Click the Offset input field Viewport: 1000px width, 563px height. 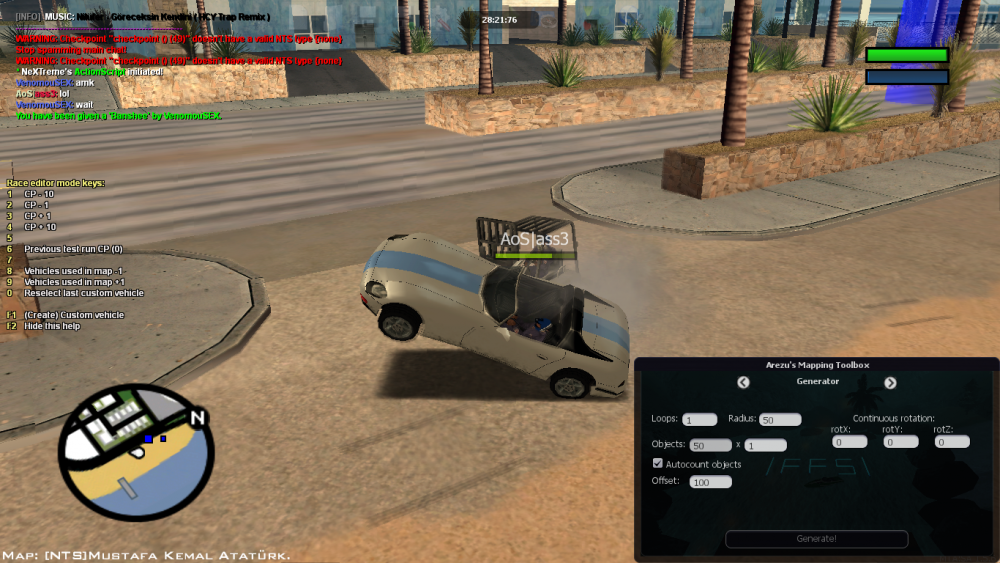(x=710, y=482)
